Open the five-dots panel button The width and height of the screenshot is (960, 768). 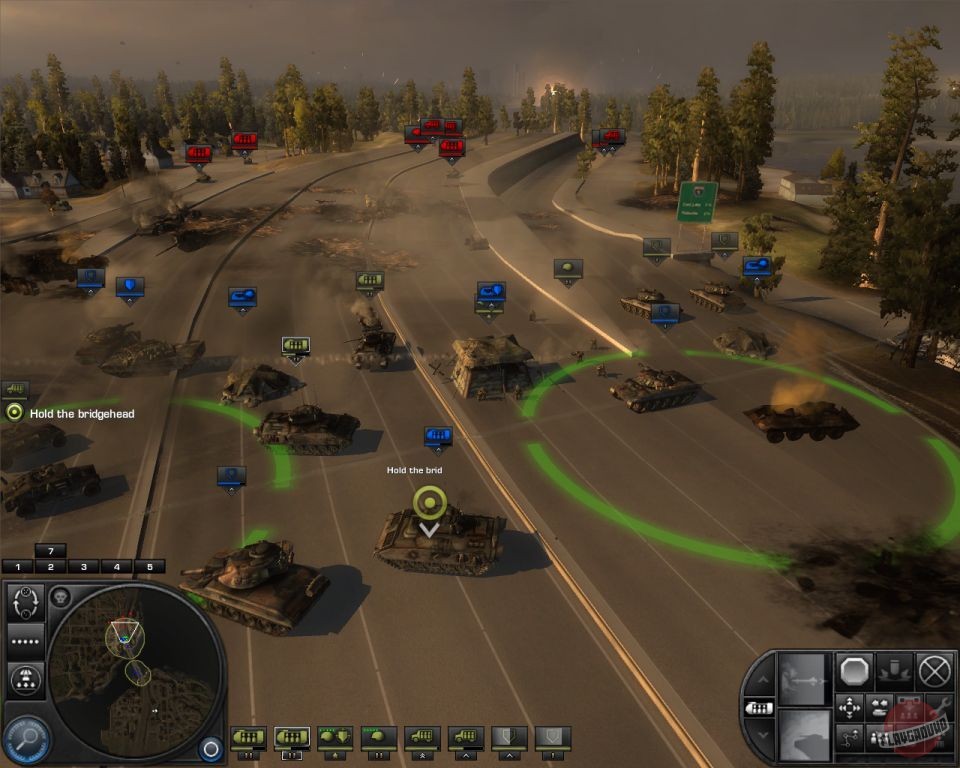25,641
